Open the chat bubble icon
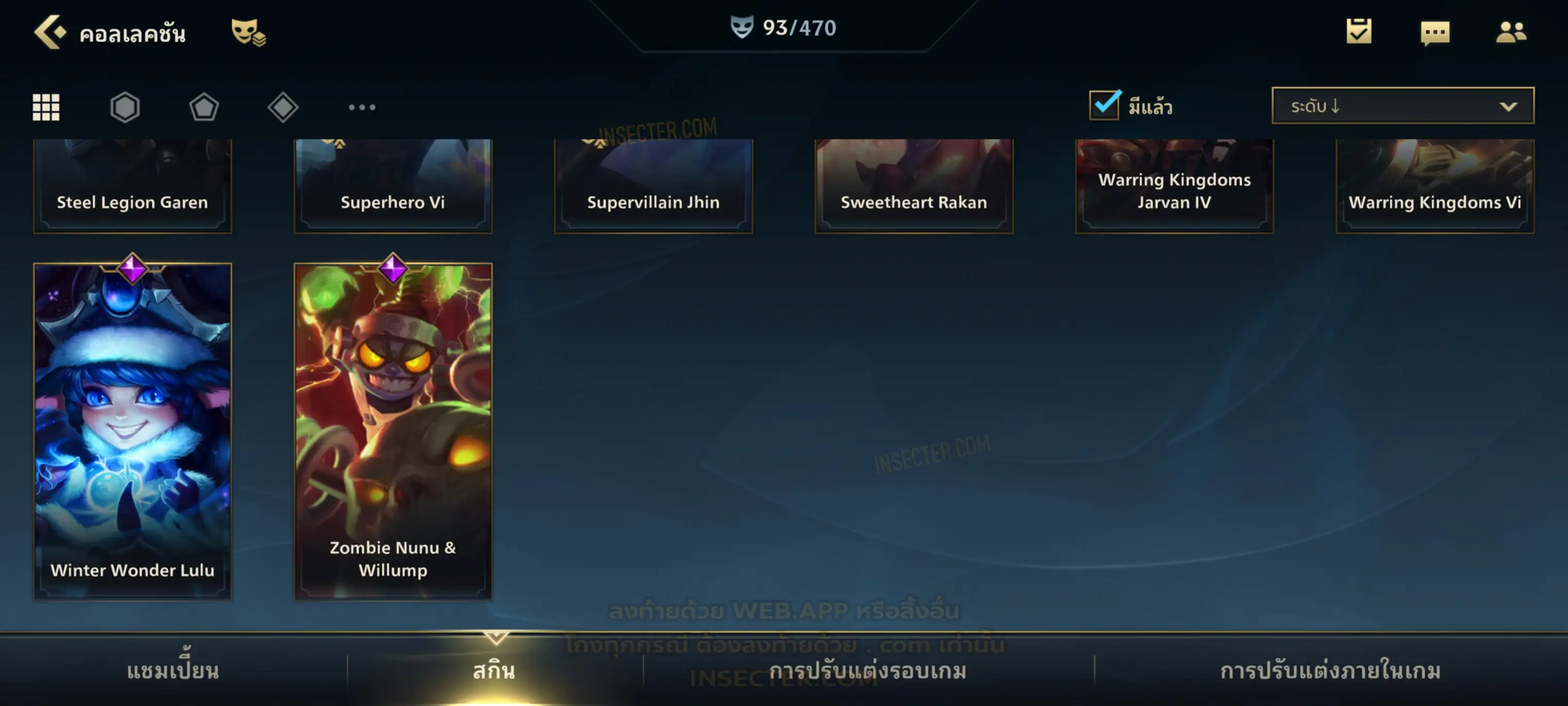The width and height of the screenshot is (1568, 706). click(1435, 32)
